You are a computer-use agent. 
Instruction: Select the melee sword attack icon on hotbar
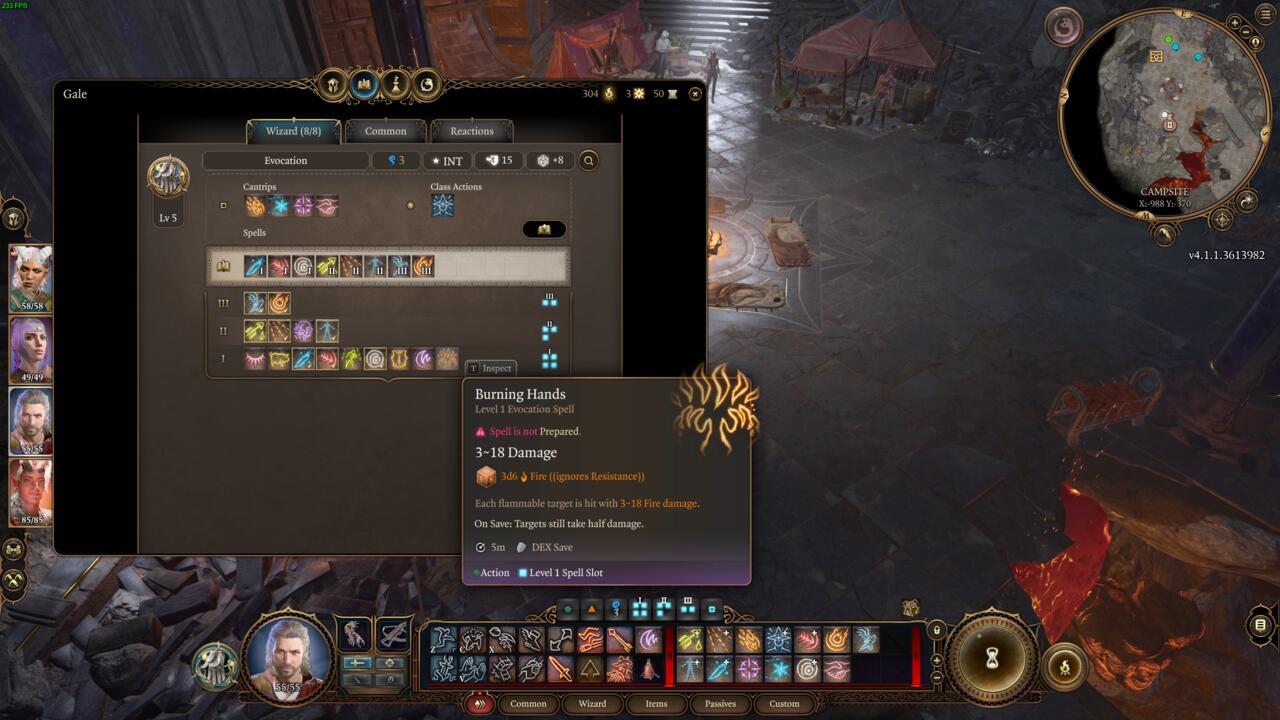click(x=562, y=672)
